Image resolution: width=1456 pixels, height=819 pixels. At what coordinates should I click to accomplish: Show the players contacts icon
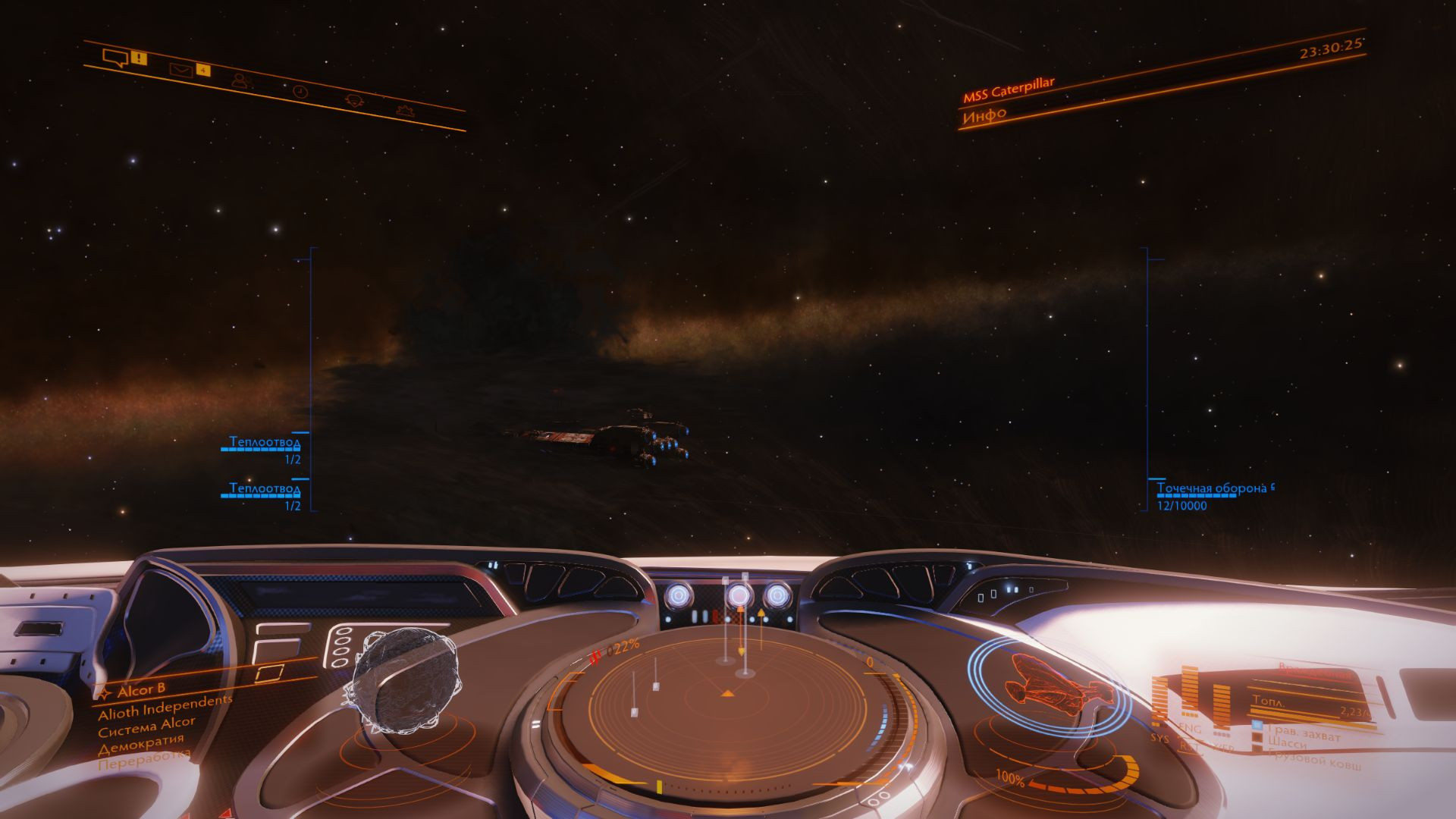click(x=240, y=80)
